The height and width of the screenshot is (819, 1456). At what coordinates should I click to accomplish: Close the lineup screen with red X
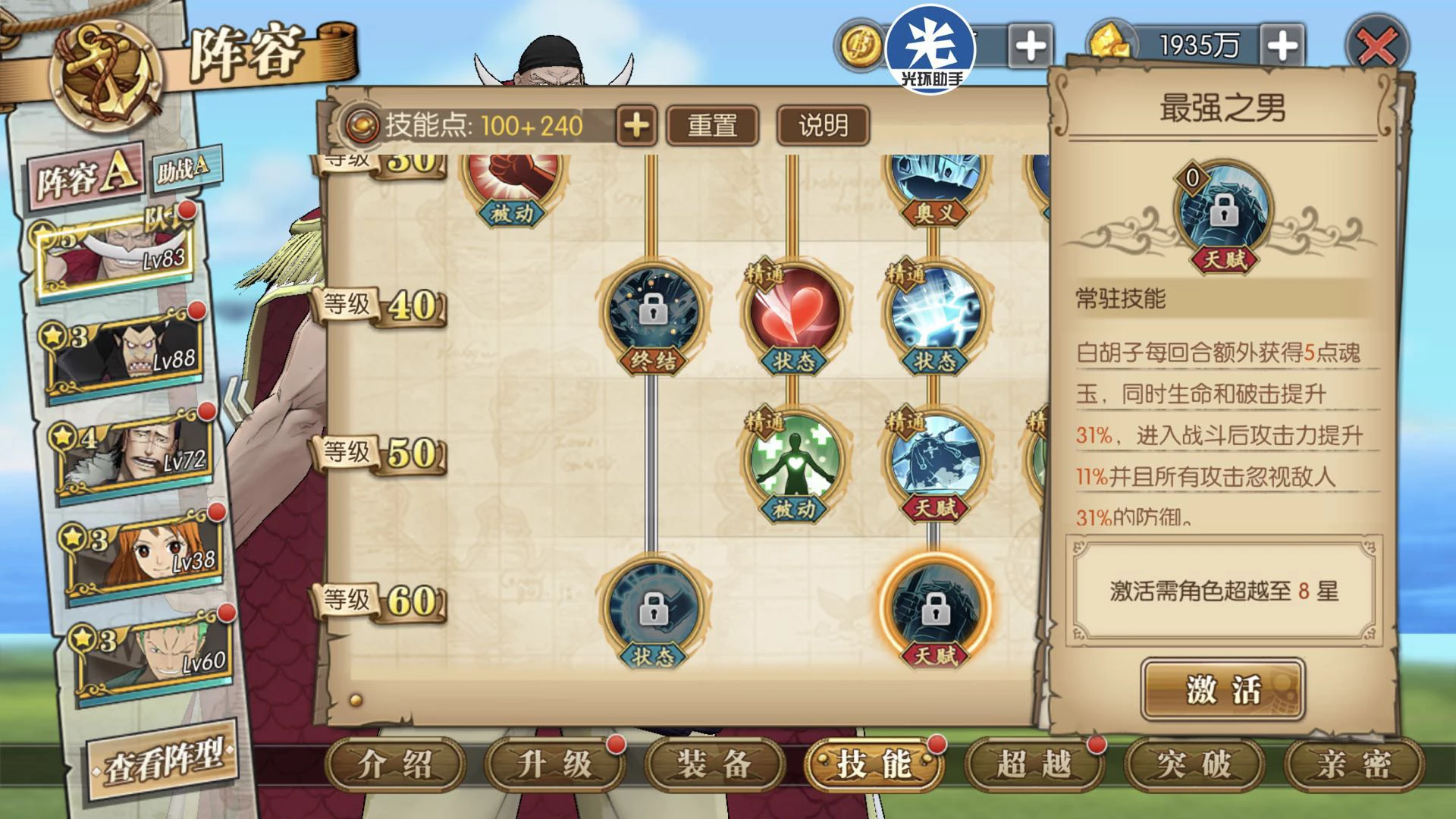[x=1376, y=48]
